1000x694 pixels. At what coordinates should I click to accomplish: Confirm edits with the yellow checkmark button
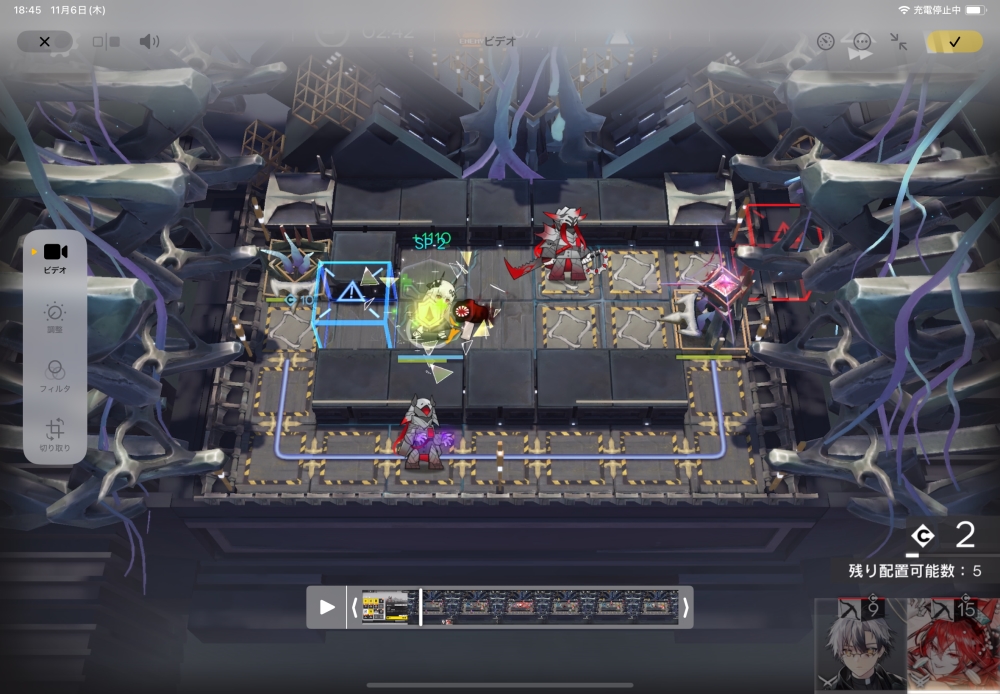pos(954,42)
